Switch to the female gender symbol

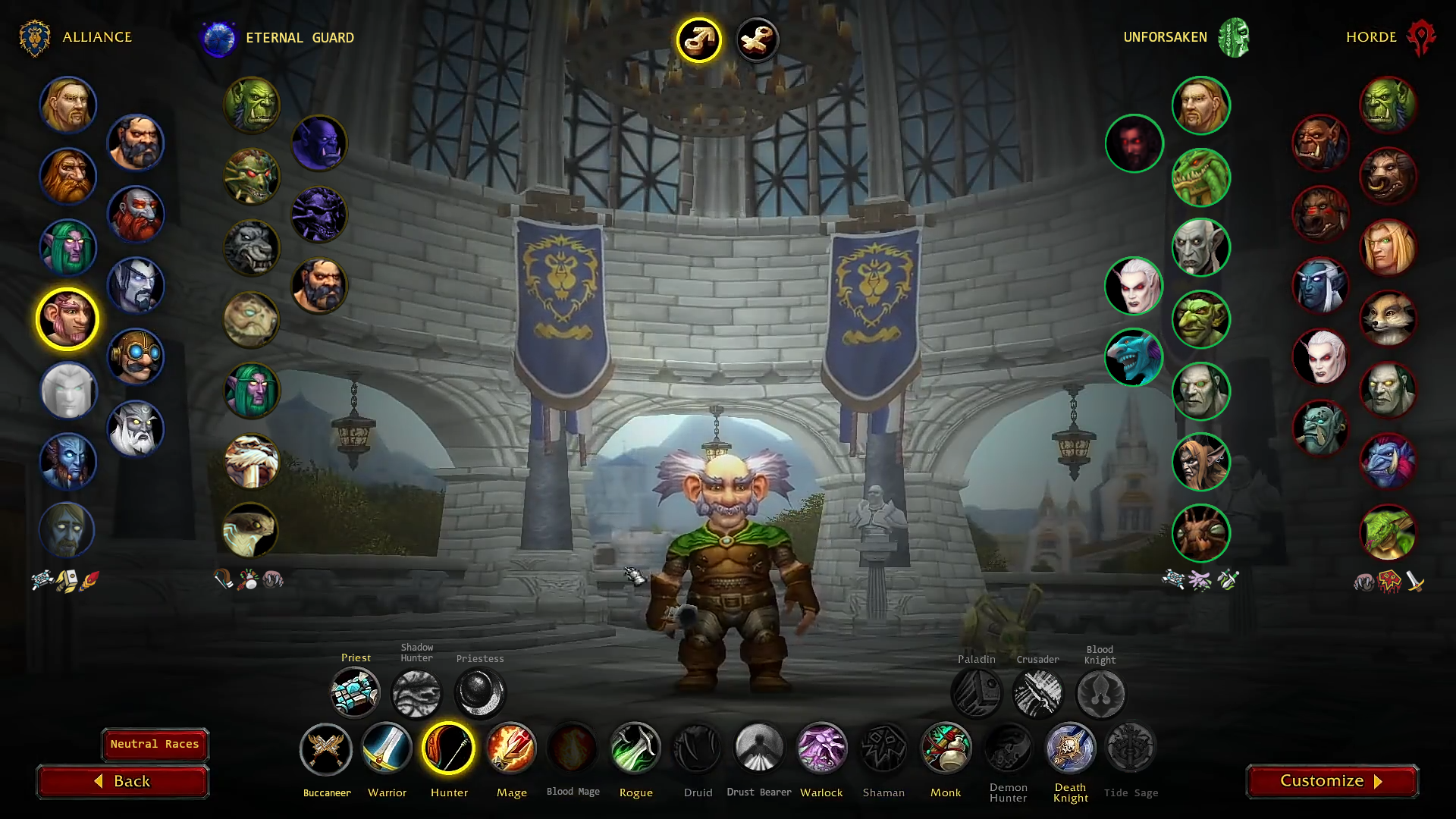(757, 39)
